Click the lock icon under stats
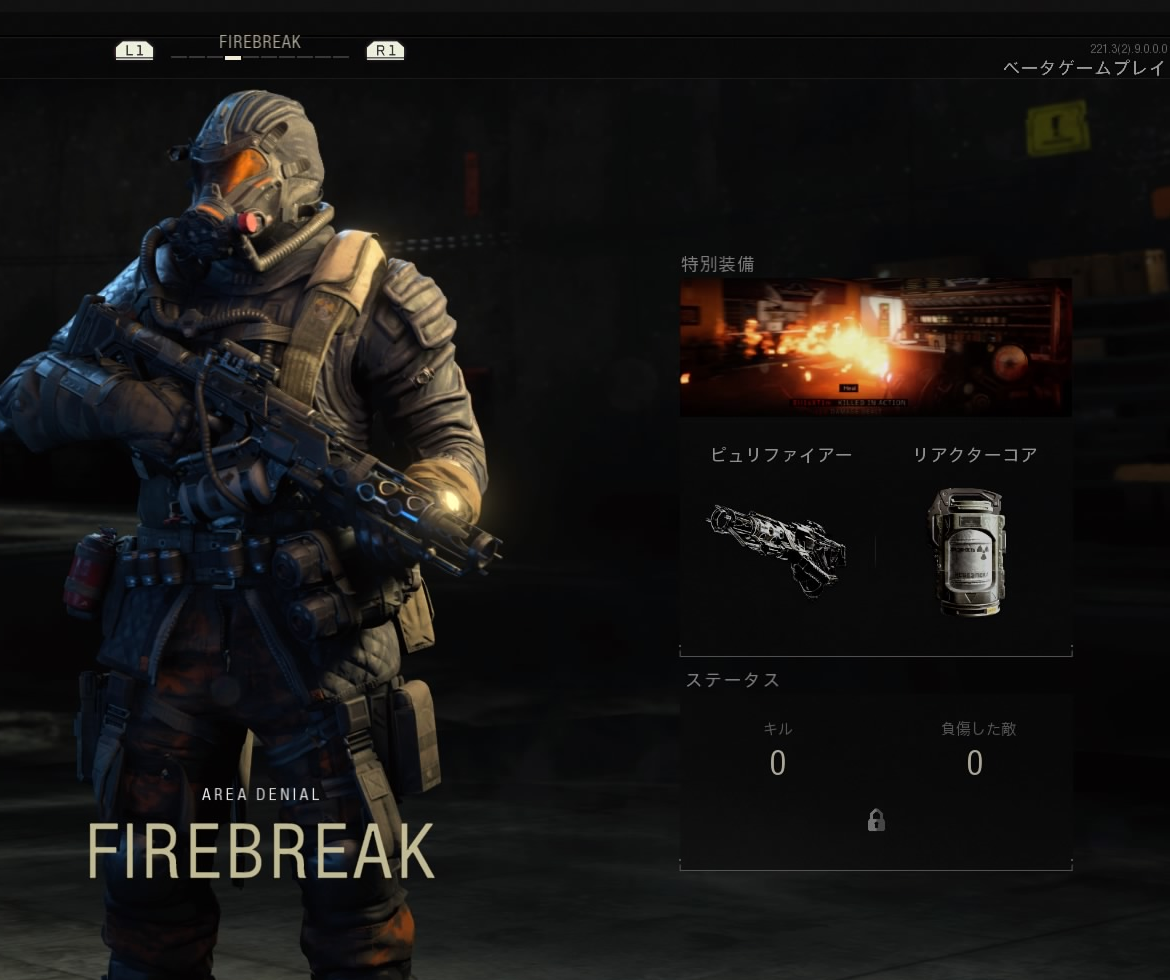1170x980 pixels. point(876,820)
